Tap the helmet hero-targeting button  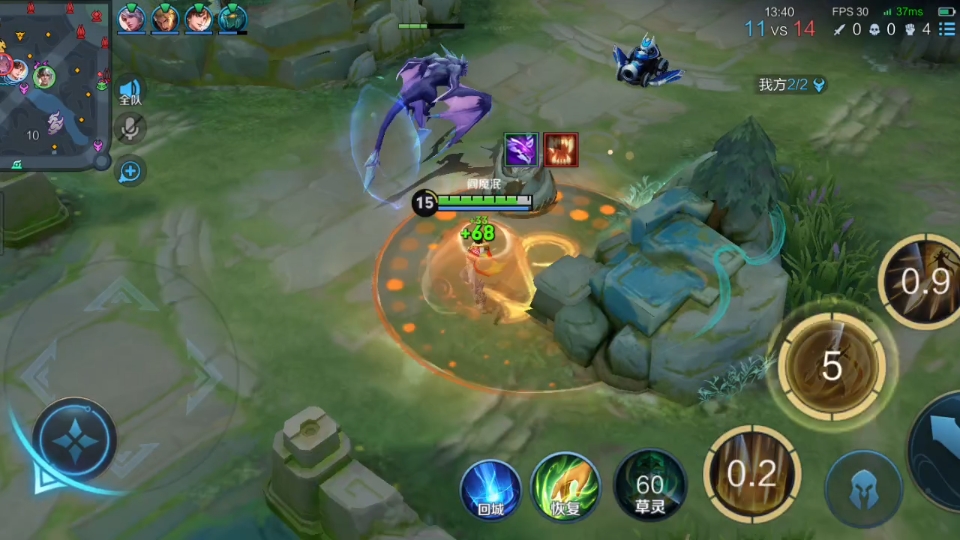coord(863,489)
